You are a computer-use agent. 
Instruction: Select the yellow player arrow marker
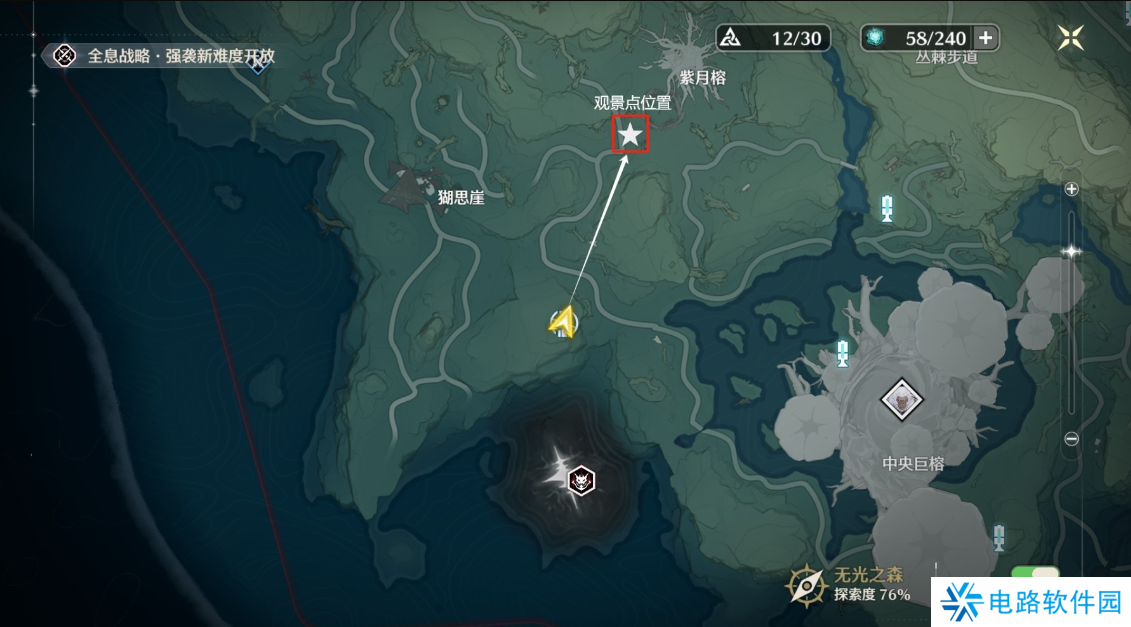tap(564, 322)
